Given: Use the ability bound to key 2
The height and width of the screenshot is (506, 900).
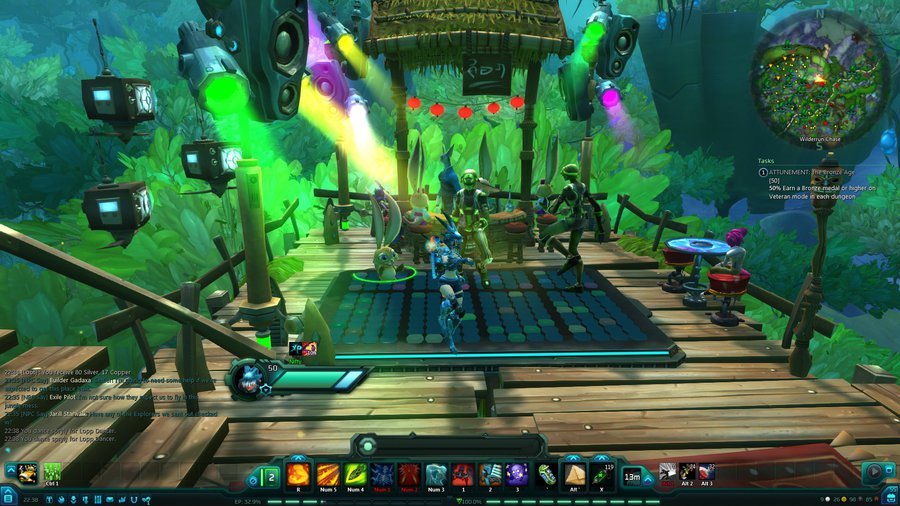Looking at the screenshot, I should pos(490,474).
